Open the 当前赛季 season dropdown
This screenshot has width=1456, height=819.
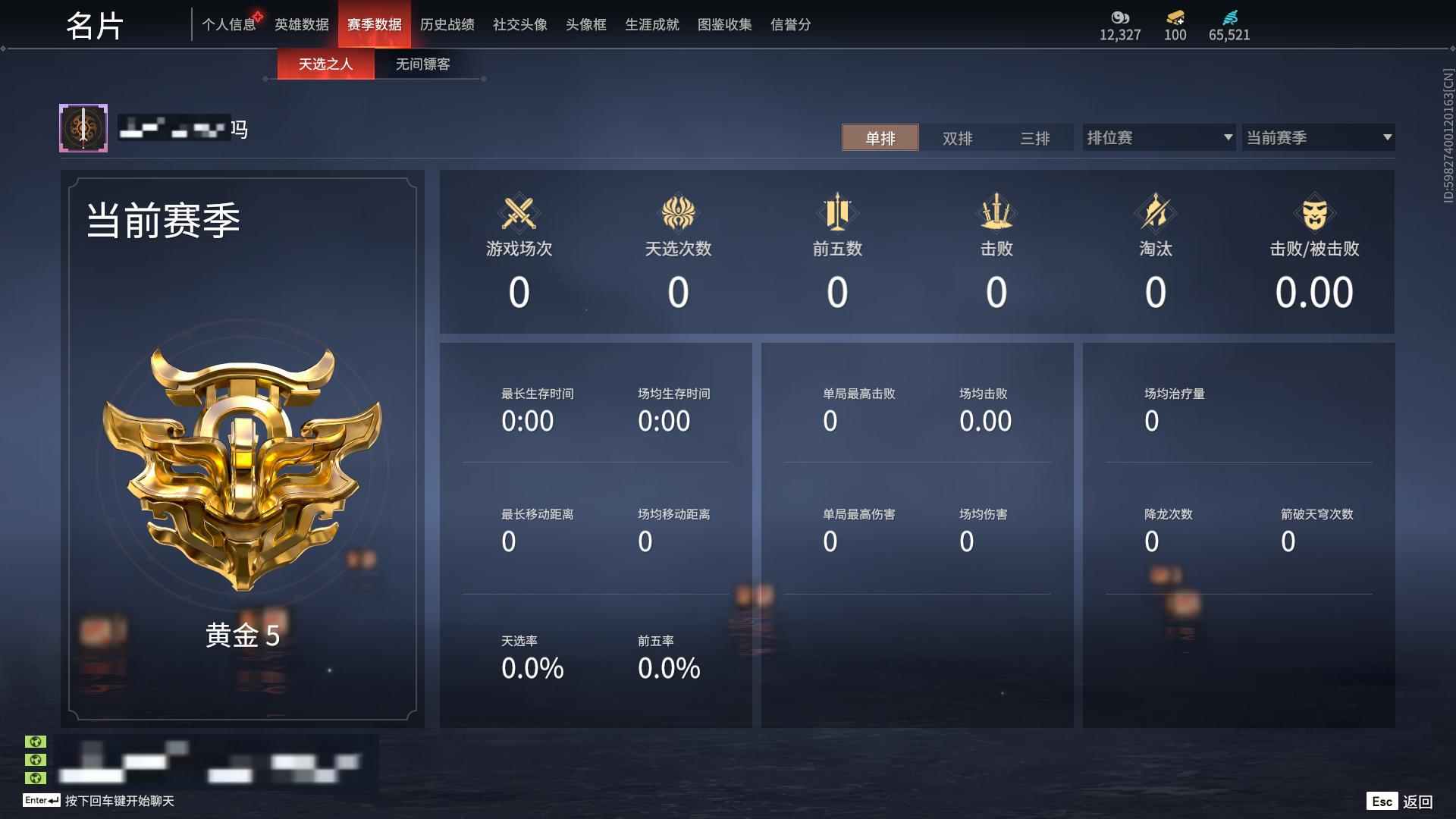1318,137
